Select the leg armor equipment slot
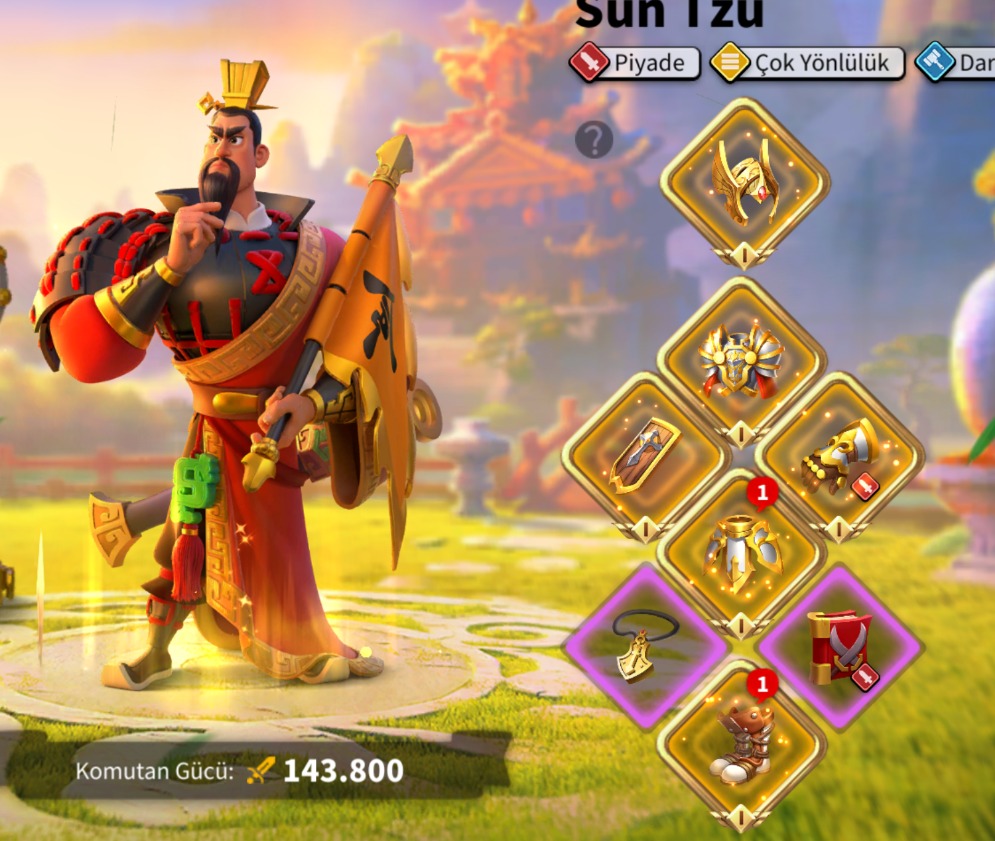Screen dimensions: 995x841 742,552
